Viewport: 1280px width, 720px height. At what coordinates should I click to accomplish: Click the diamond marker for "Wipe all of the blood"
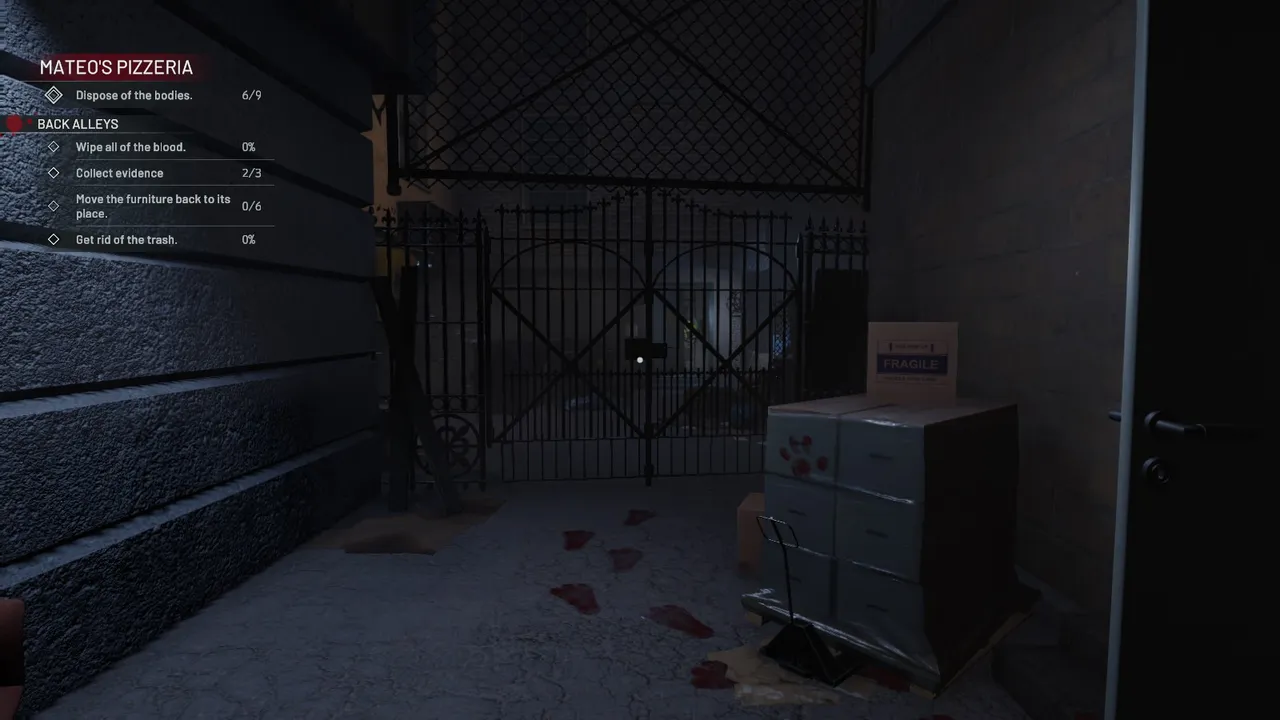[x=54, y=147]
